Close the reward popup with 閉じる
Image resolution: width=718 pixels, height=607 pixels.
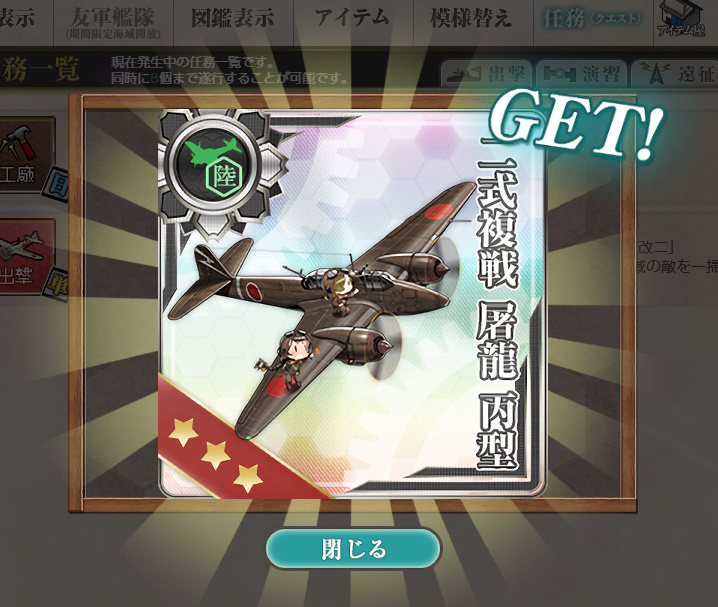[352, 549]
